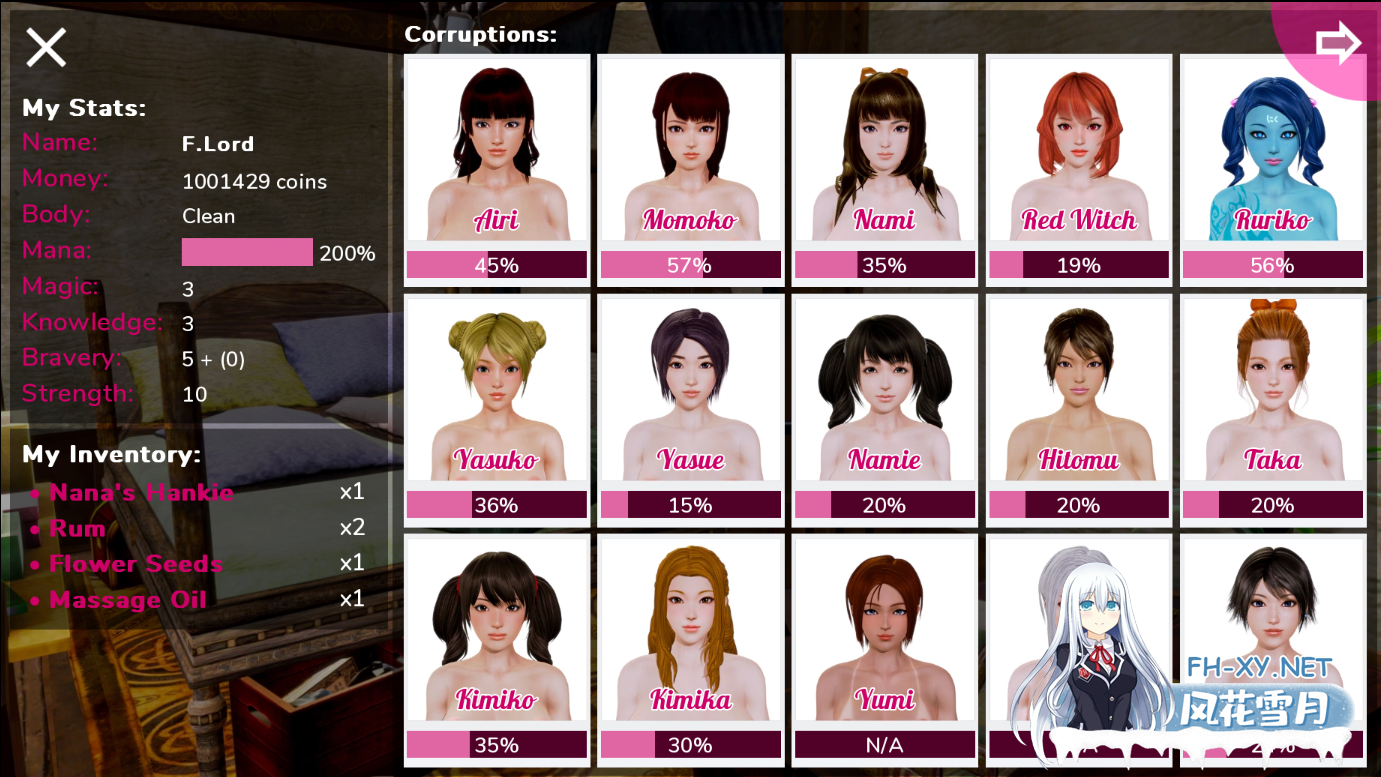Choose Rum from the inventory list
Screen dimensions: 1381x777
tap(77, 529)
